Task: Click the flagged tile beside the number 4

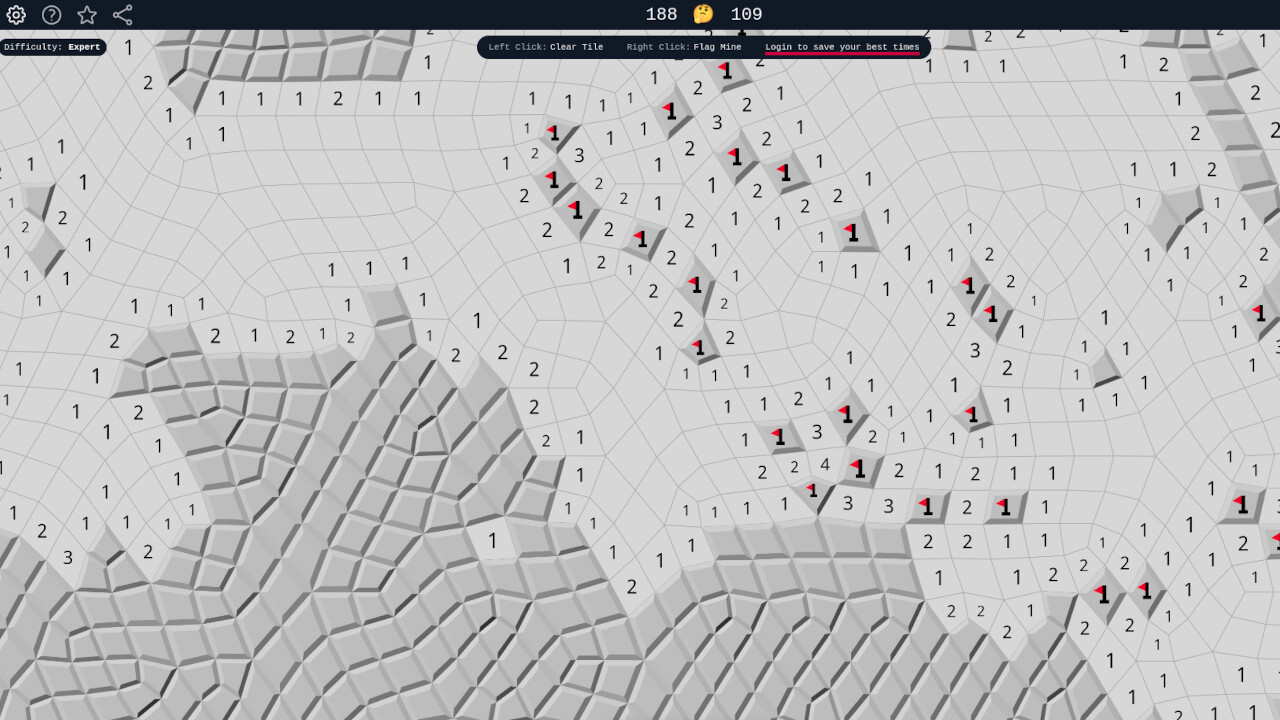Action: point(857,467)
